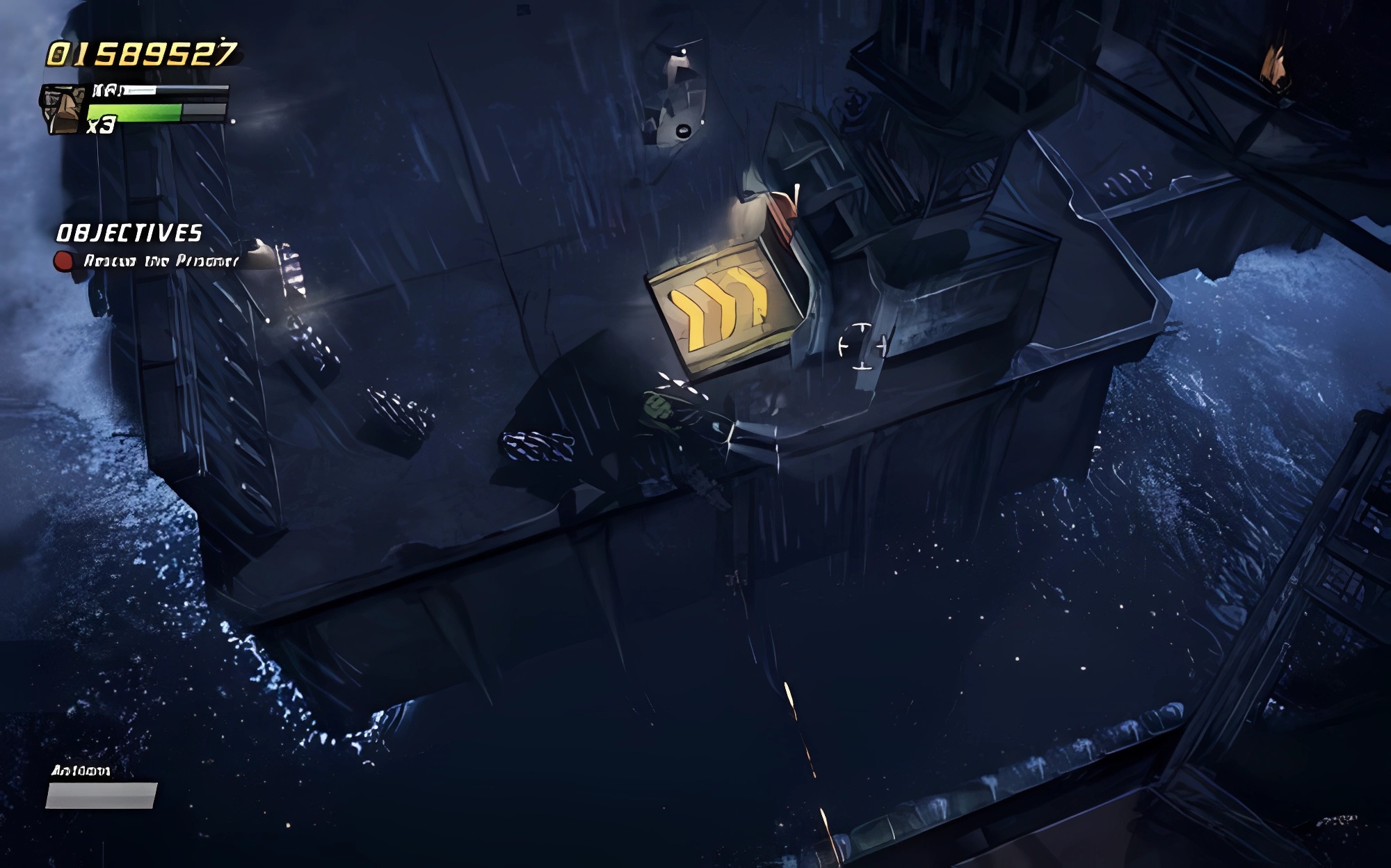This screenshot has width=1391, height=868.
Task: Select the Rescue the Prisoner objective
Action: coord(160,261)
